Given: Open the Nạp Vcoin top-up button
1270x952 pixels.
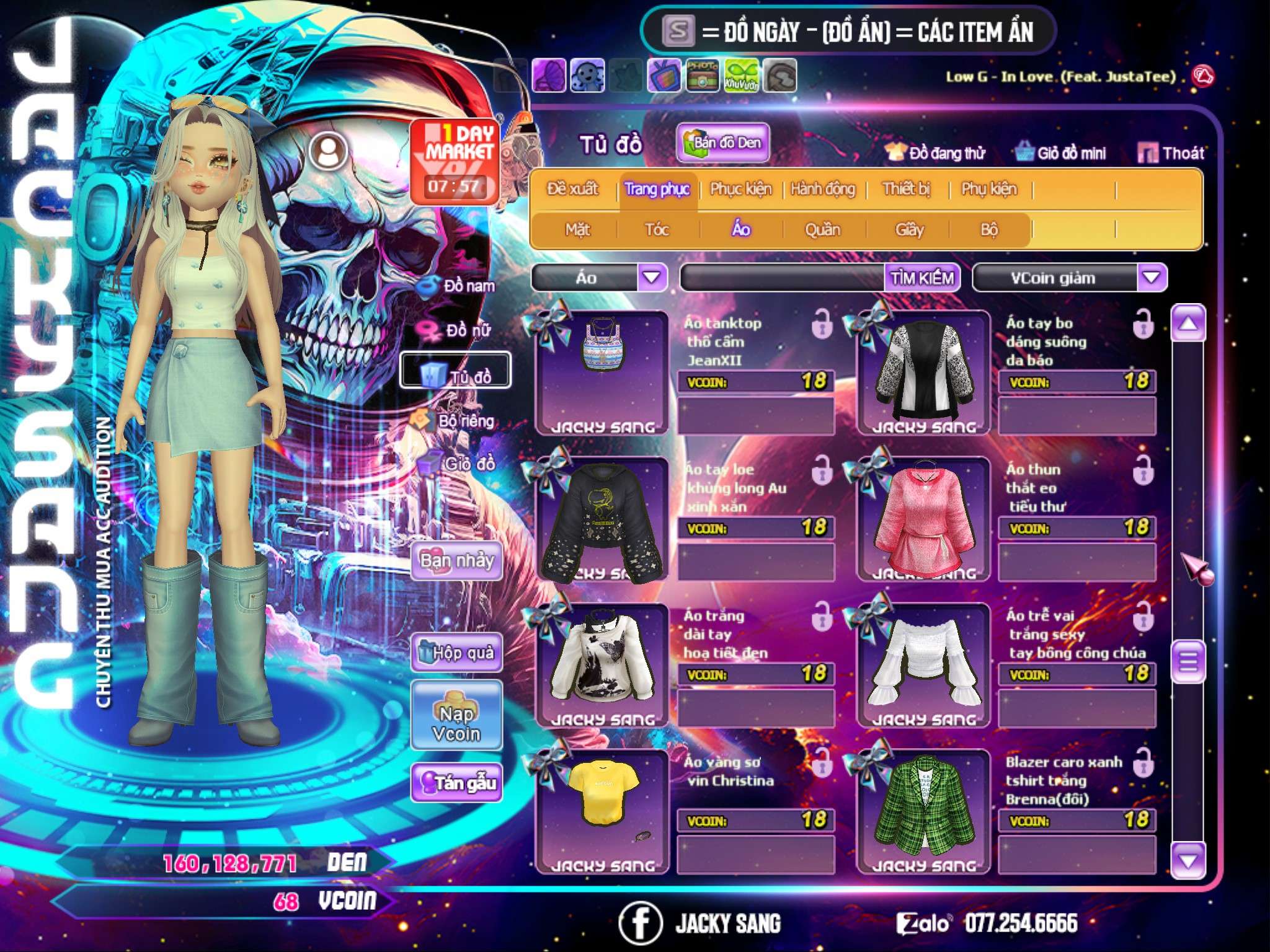Looking at the screenshot, I should pos(456,723).
